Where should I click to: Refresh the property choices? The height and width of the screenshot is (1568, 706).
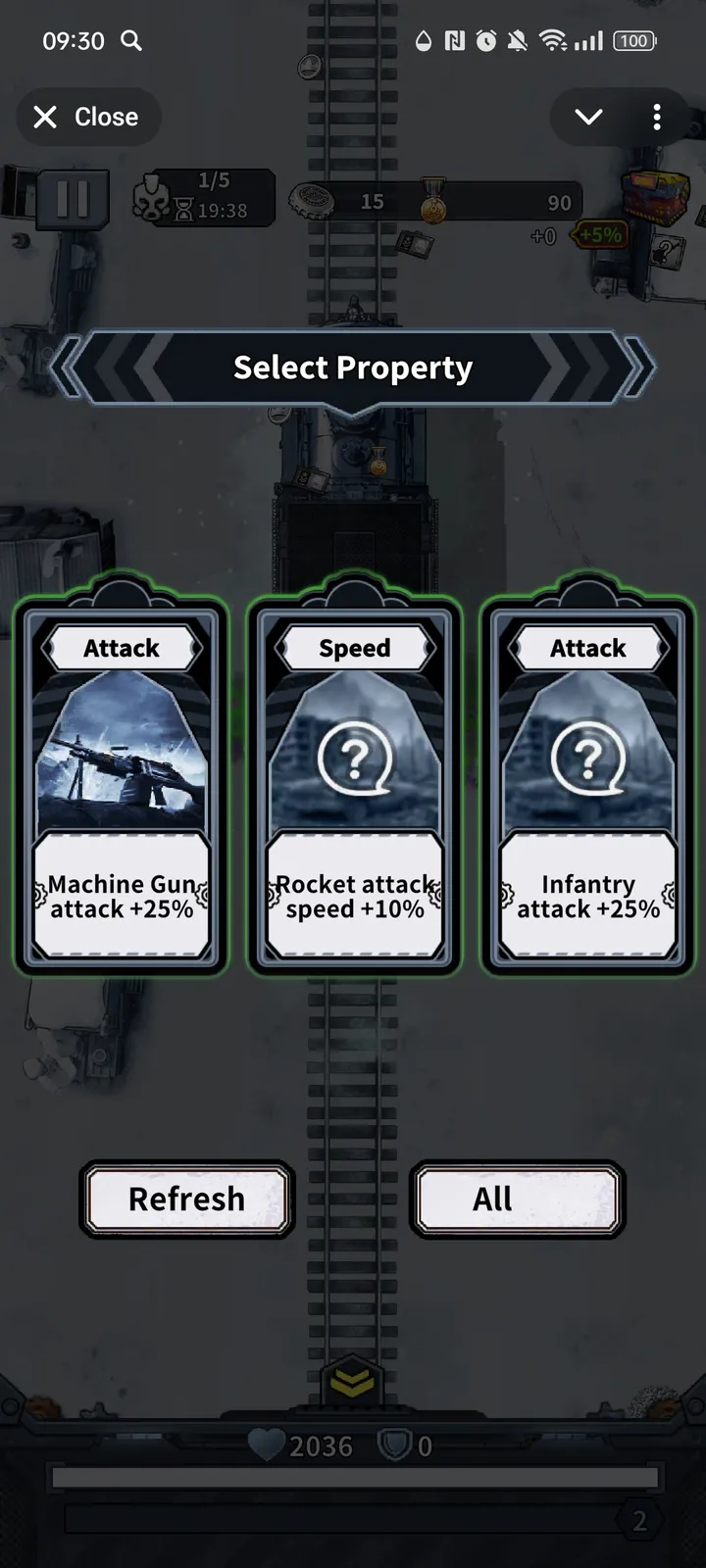pos(186,1199)
